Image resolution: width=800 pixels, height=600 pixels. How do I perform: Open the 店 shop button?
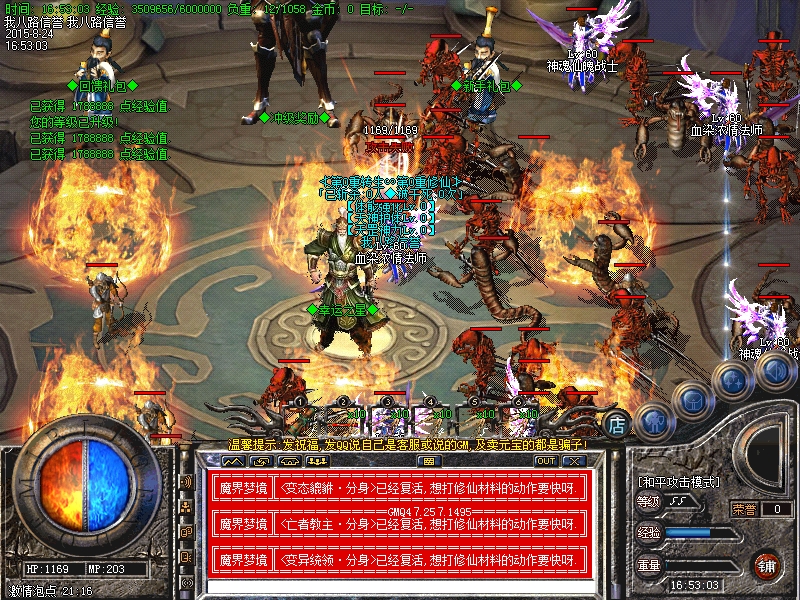coord(618,421)
